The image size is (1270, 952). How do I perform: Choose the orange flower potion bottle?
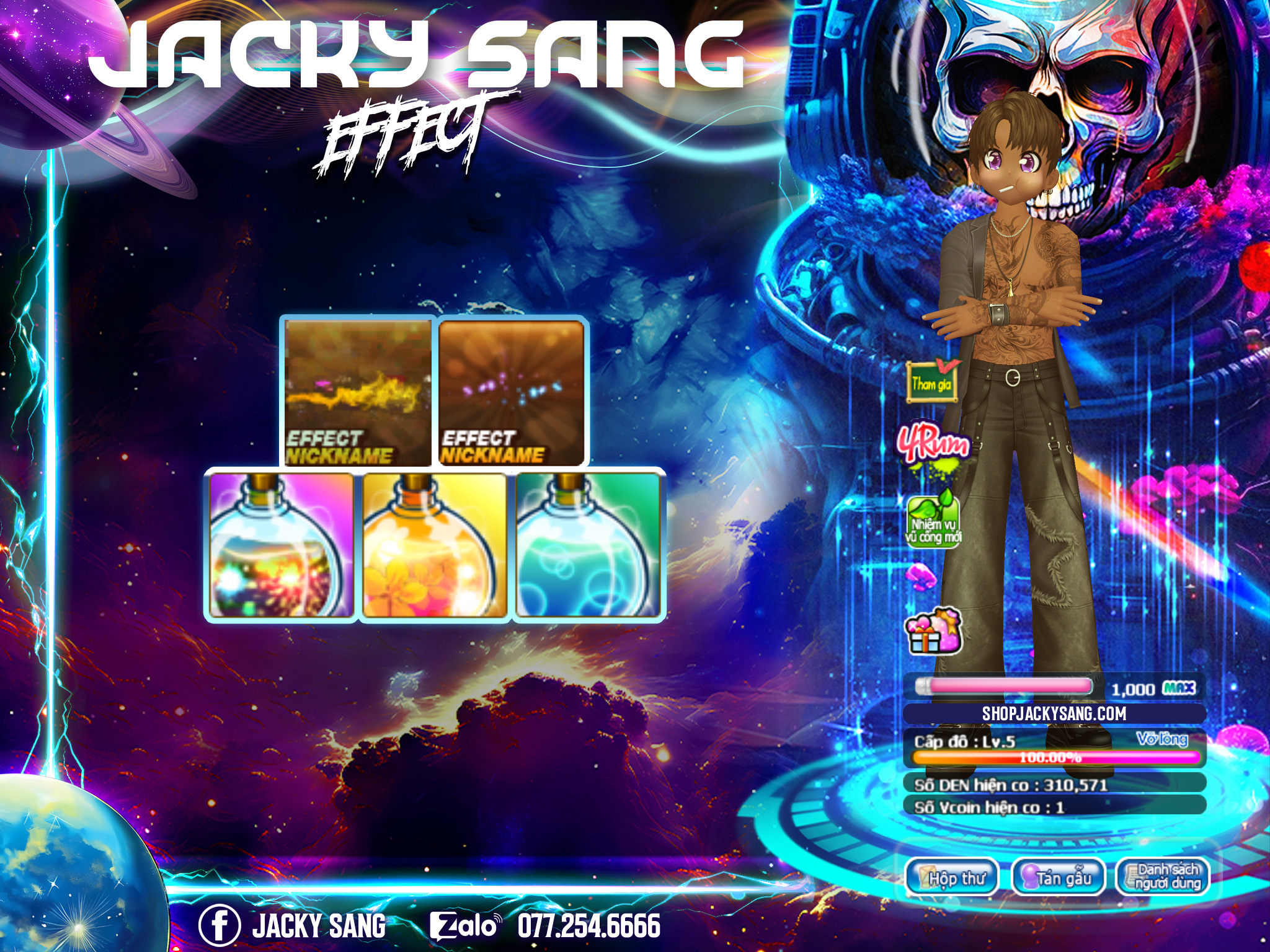[435, 545]
